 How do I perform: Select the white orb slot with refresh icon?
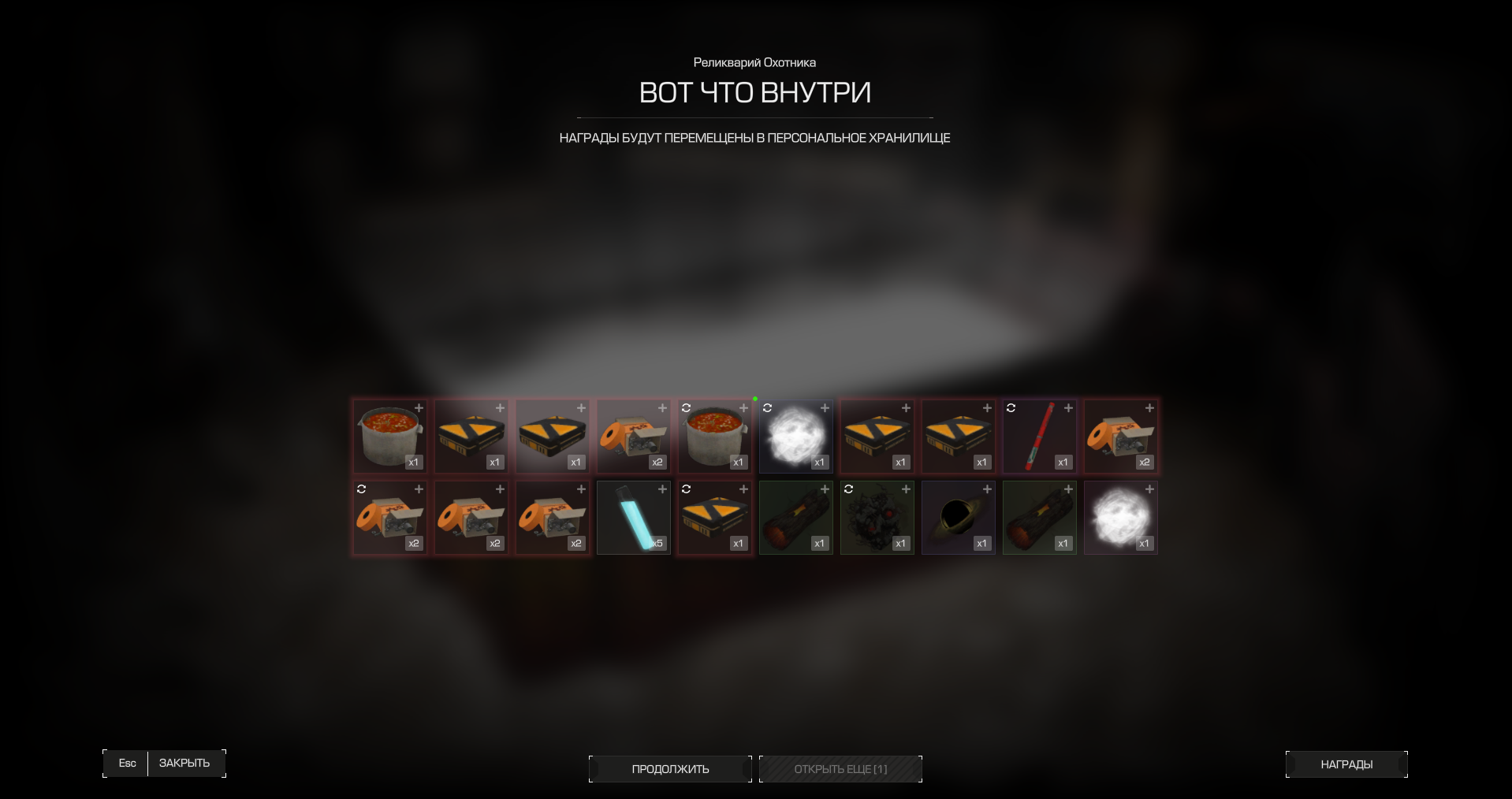(795, 437)
